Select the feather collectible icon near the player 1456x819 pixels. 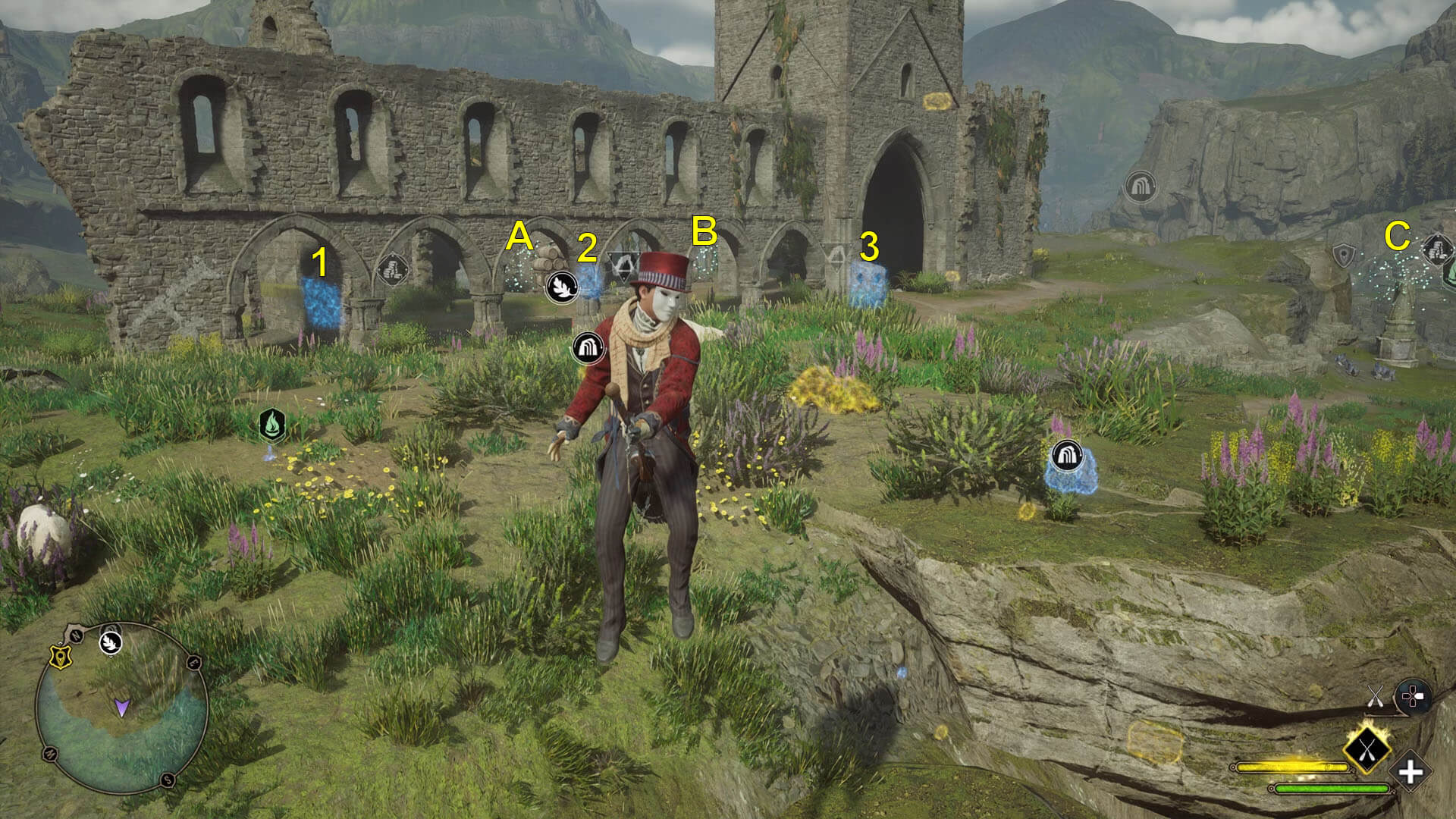pyautogui.click(x=562, y=287)
